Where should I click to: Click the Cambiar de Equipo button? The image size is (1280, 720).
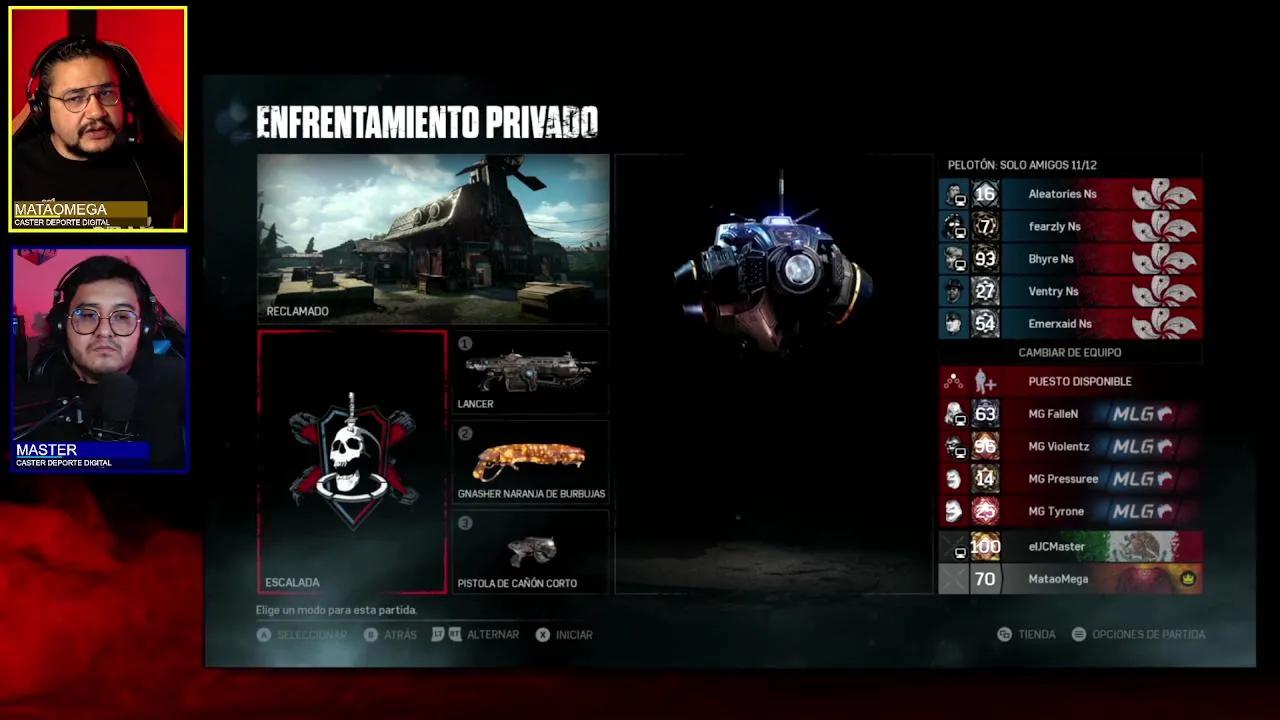tap(1069, 353)
